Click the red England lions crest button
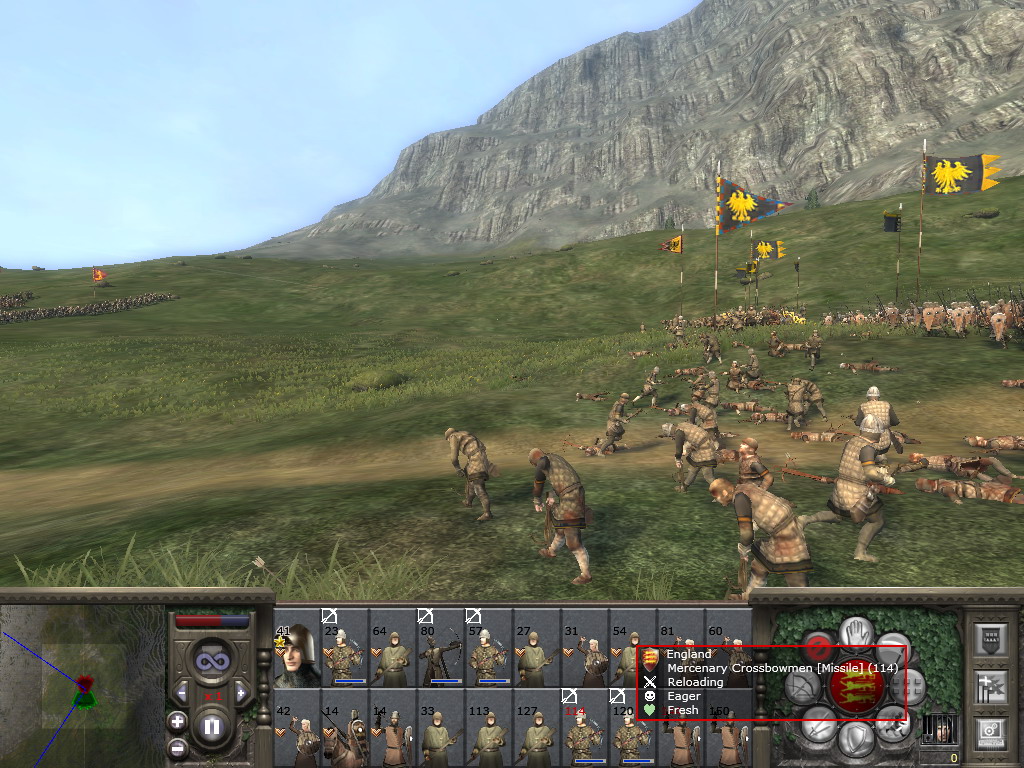The height and width of the screenshot is (768, 1024). [856, 686]
